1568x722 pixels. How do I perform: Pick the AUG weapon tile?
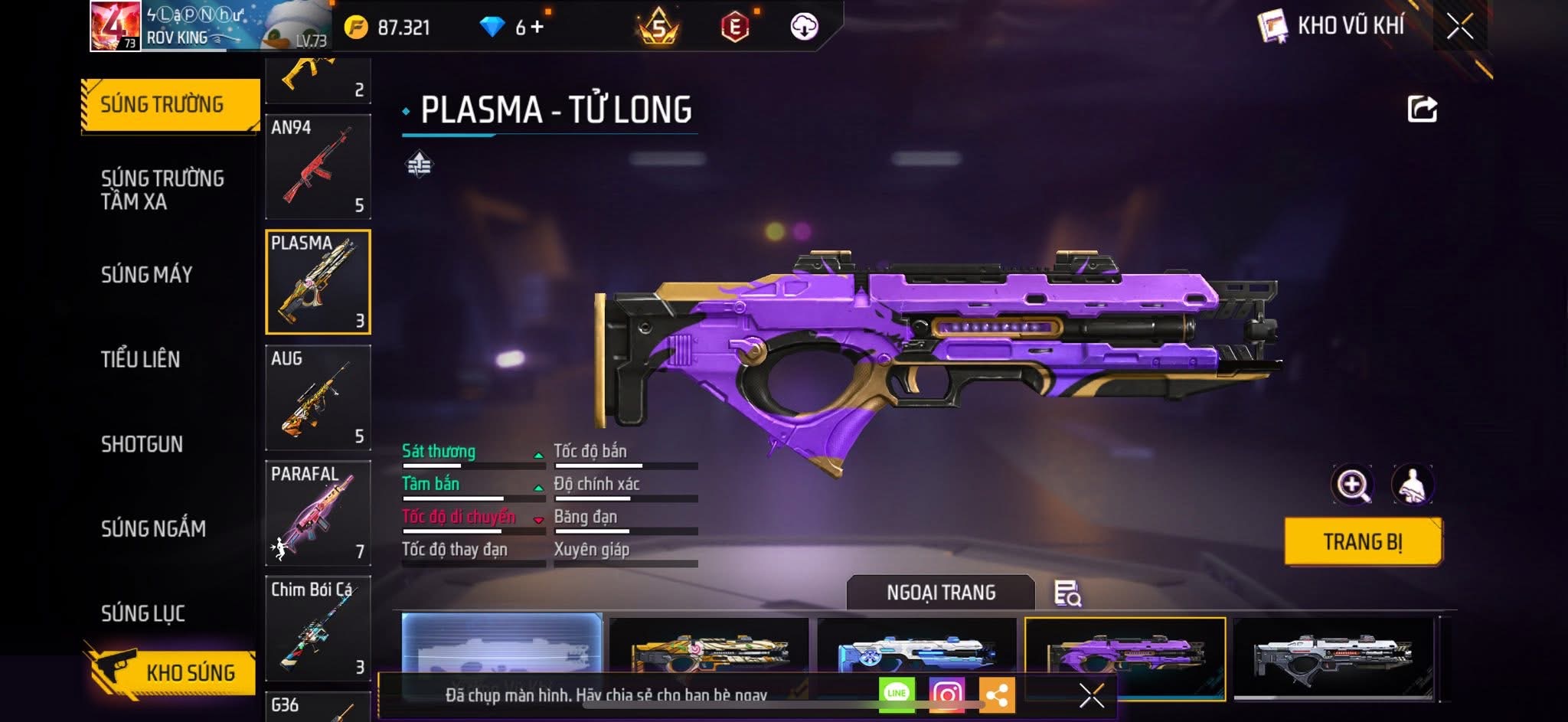click(318, 397)
